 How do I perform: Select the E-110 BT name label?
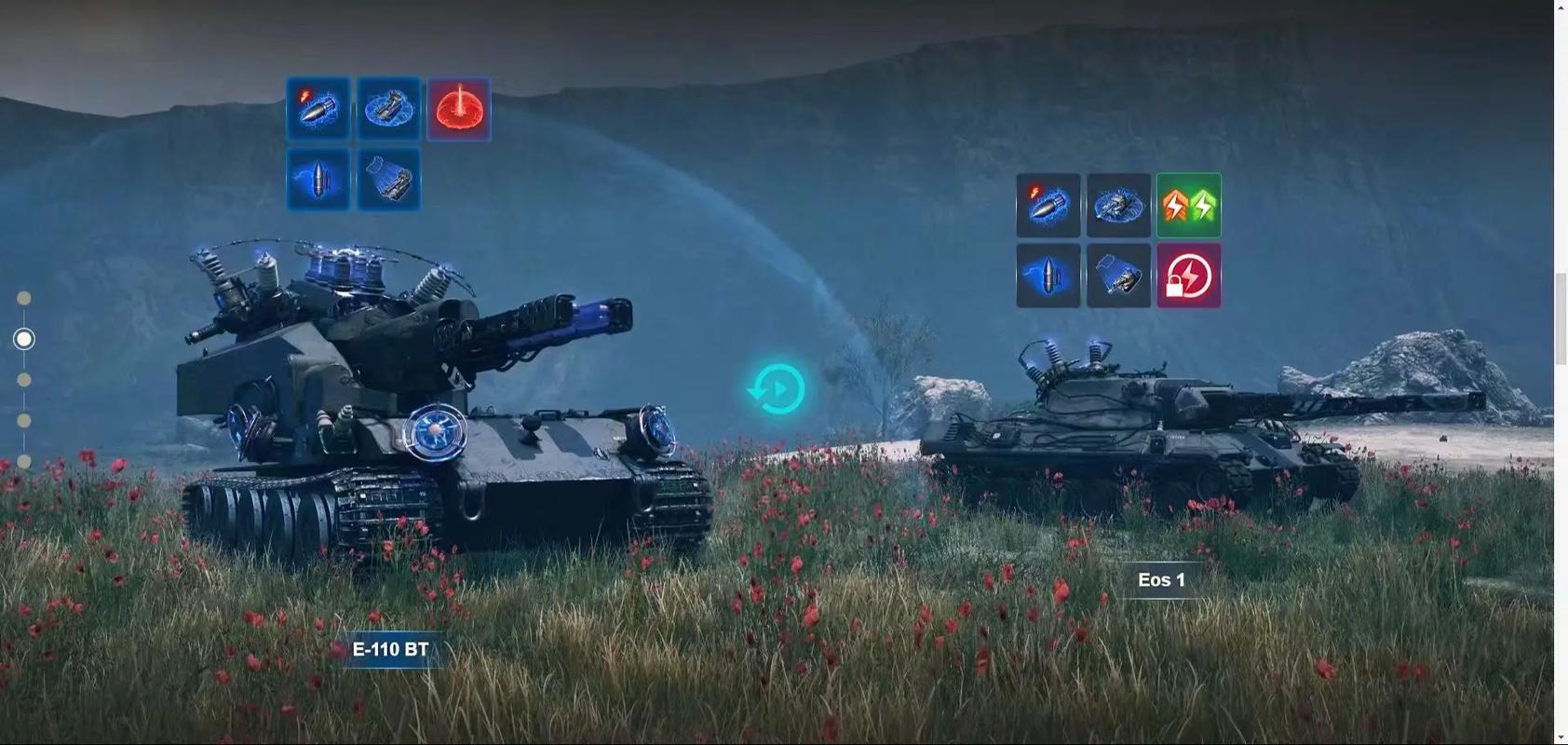[x=390, y=650]
